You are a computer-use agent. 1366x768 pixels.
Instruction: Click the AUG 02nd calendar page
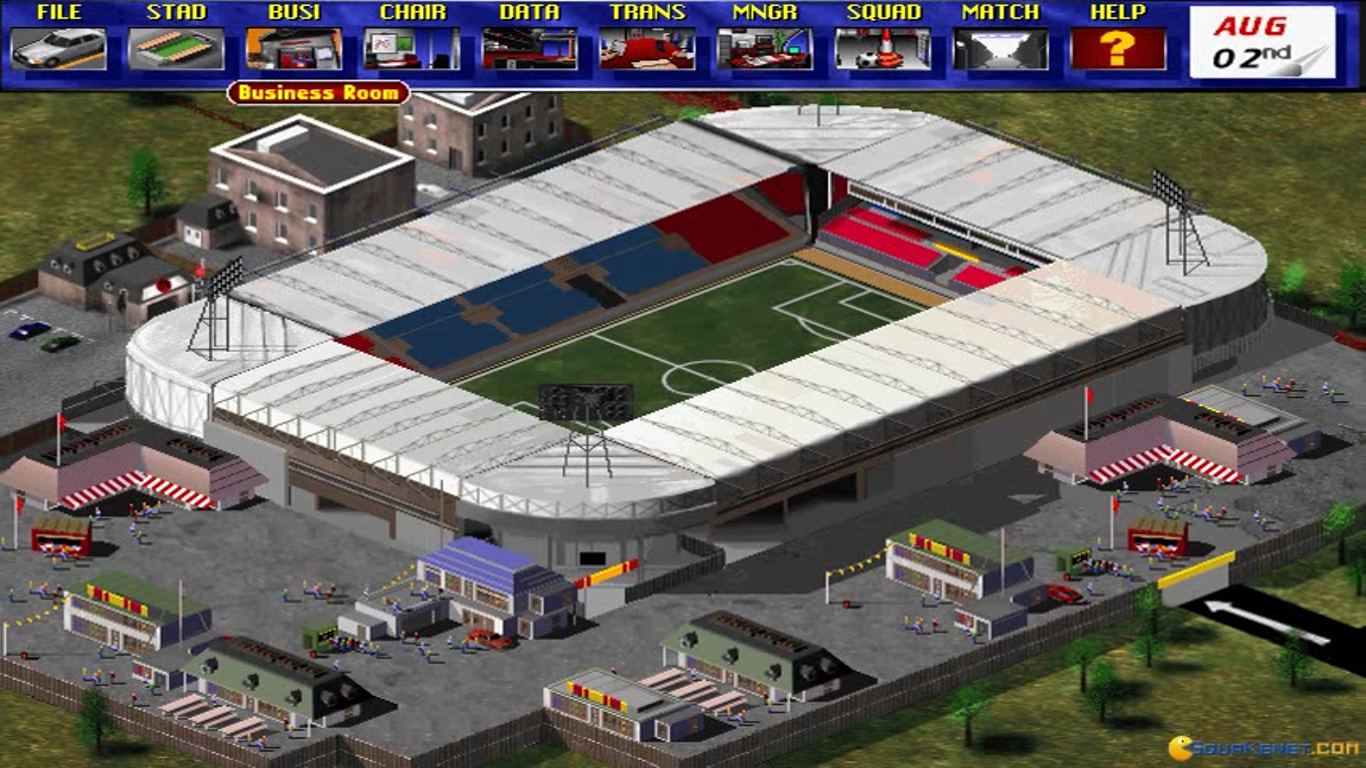click(x=1262, y=43)
